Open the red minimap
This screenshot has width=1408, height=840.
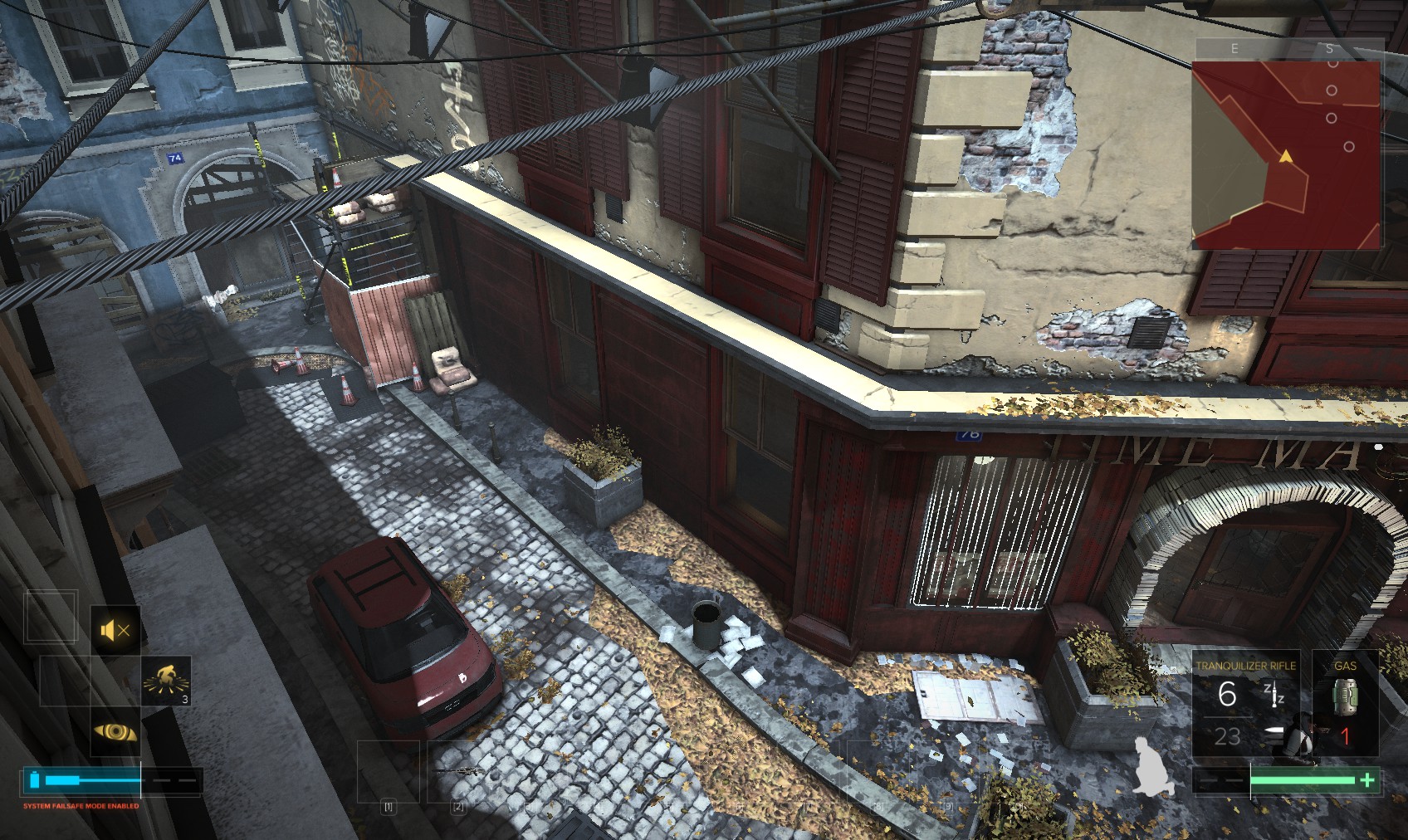pos(1286,154)
